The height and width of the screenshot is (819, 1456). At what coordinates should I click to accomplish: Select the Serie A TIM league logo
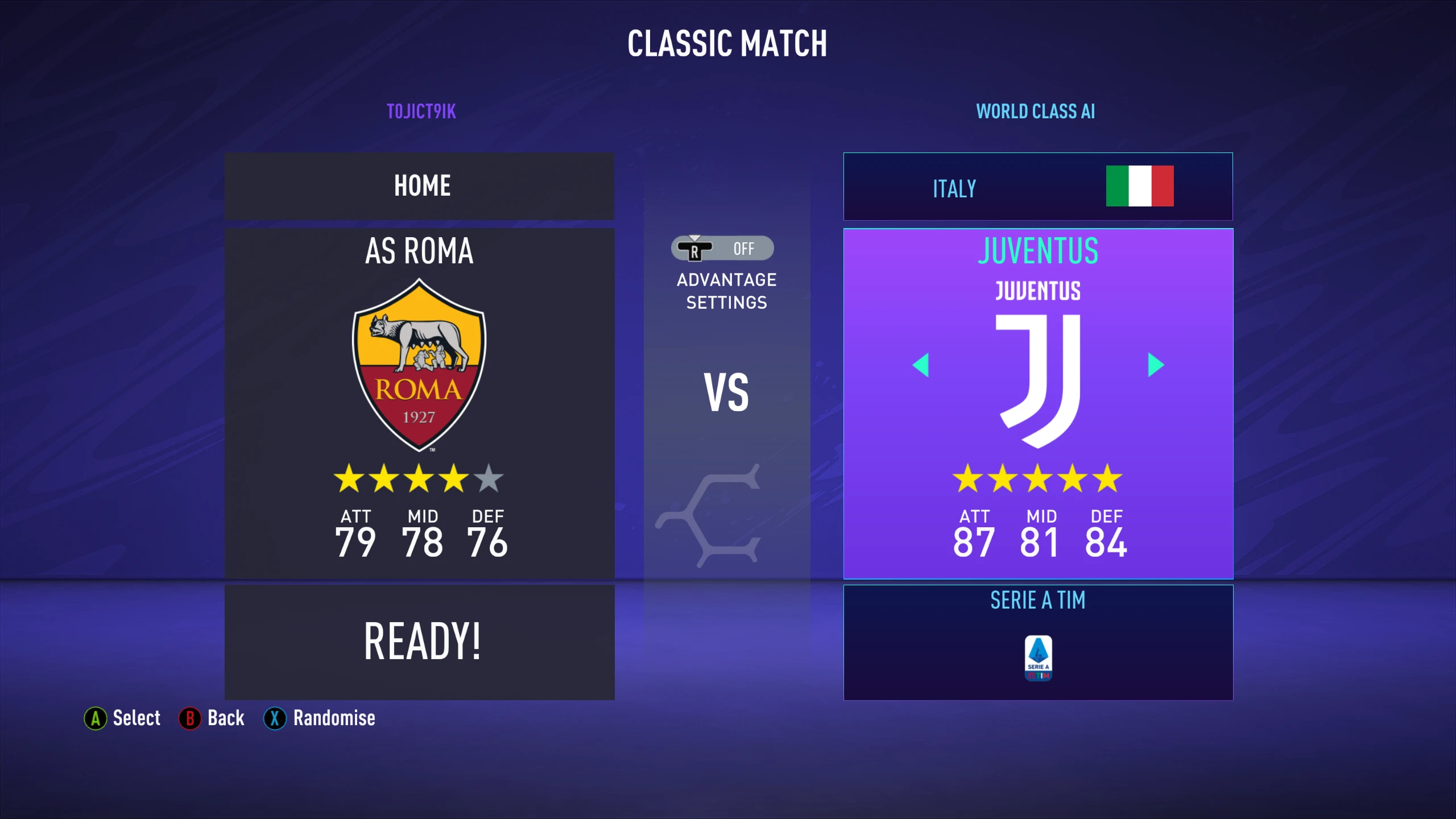pos(1037,659)
